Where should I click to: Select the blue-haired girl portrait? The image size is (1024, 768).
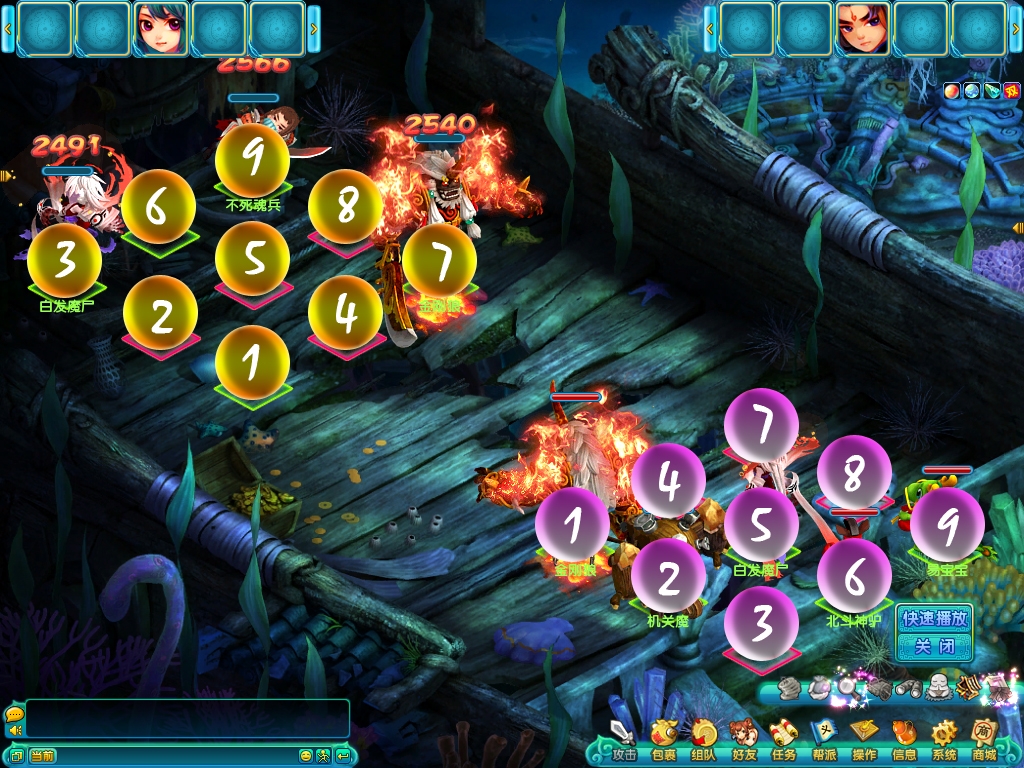point(161,28)
